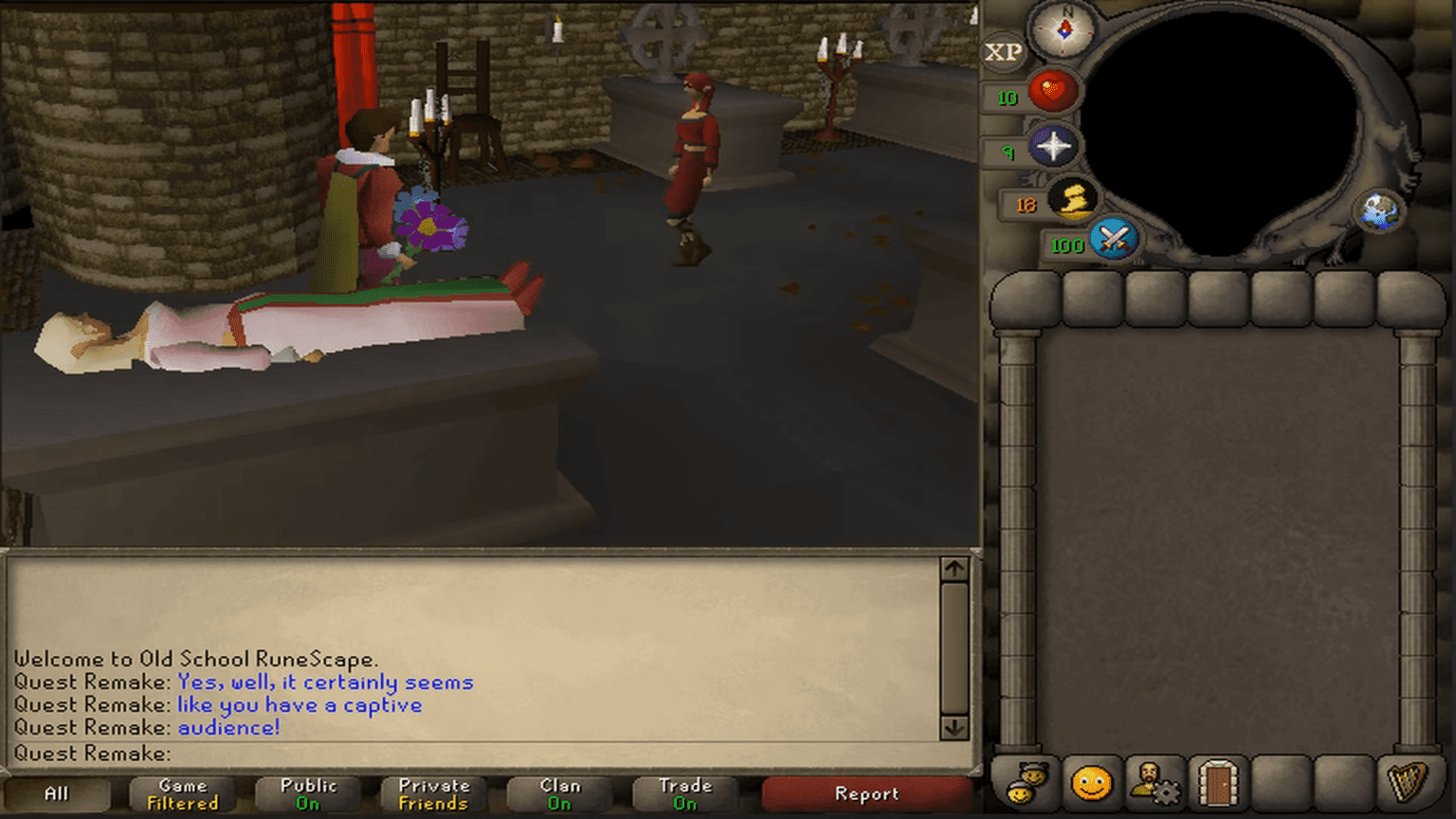Click the hitpoints orb showing 10
The height and width of the screenshot is (819, 1456).
(x=1052, y=92)
